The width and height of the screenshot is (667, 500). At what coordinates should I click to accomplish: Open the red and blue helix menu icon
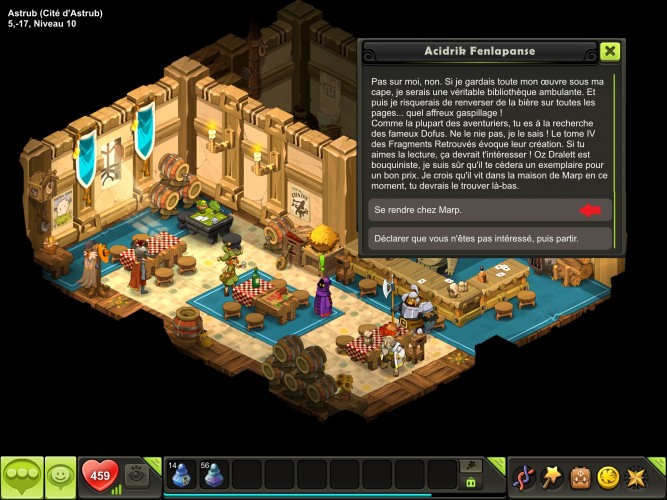523,476
